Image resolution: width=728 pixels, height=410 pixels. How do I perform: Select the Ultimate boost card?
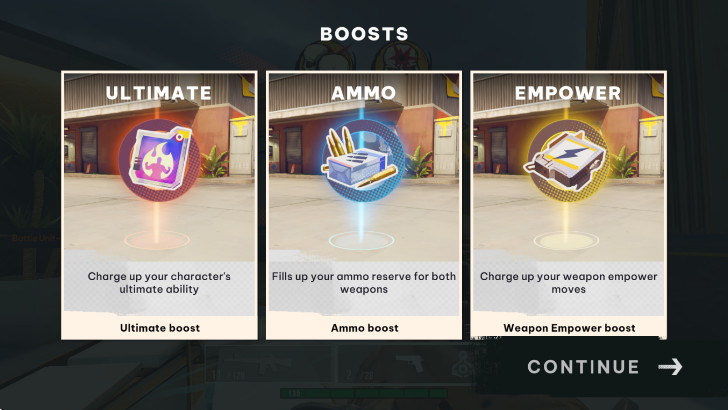160,205
